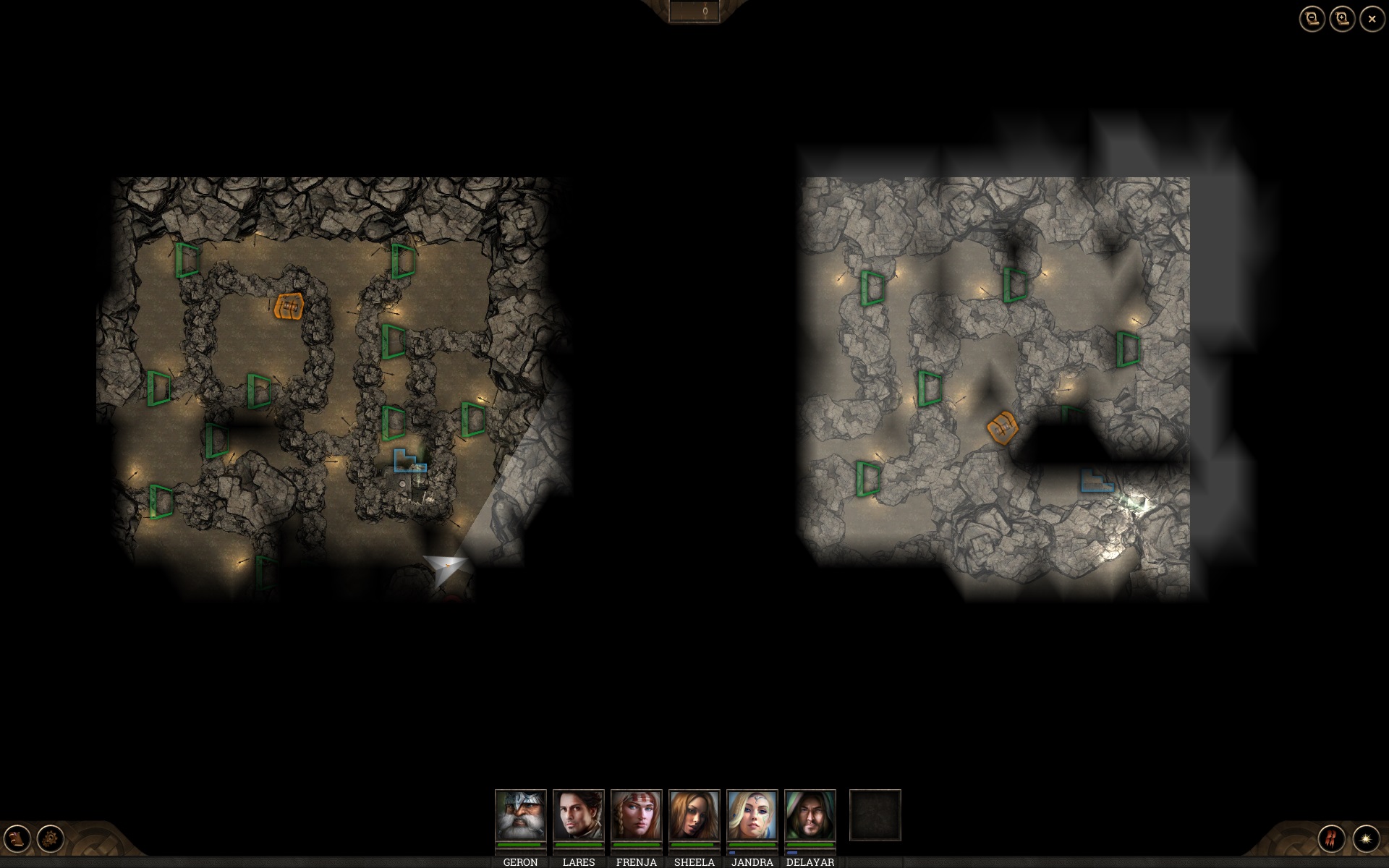The image size is (1389, 868).
Task: Click the orange chest marker on right map
Action: click(x=1003, y=427)
